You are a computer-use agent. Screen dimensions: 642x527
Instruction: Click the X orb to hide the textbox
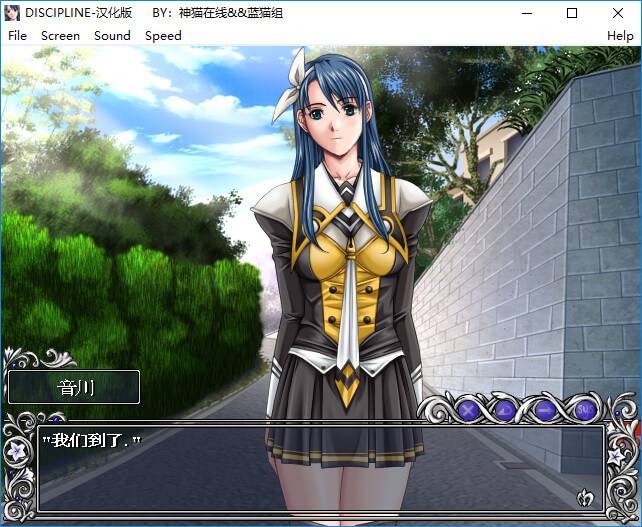coord(467,409)
